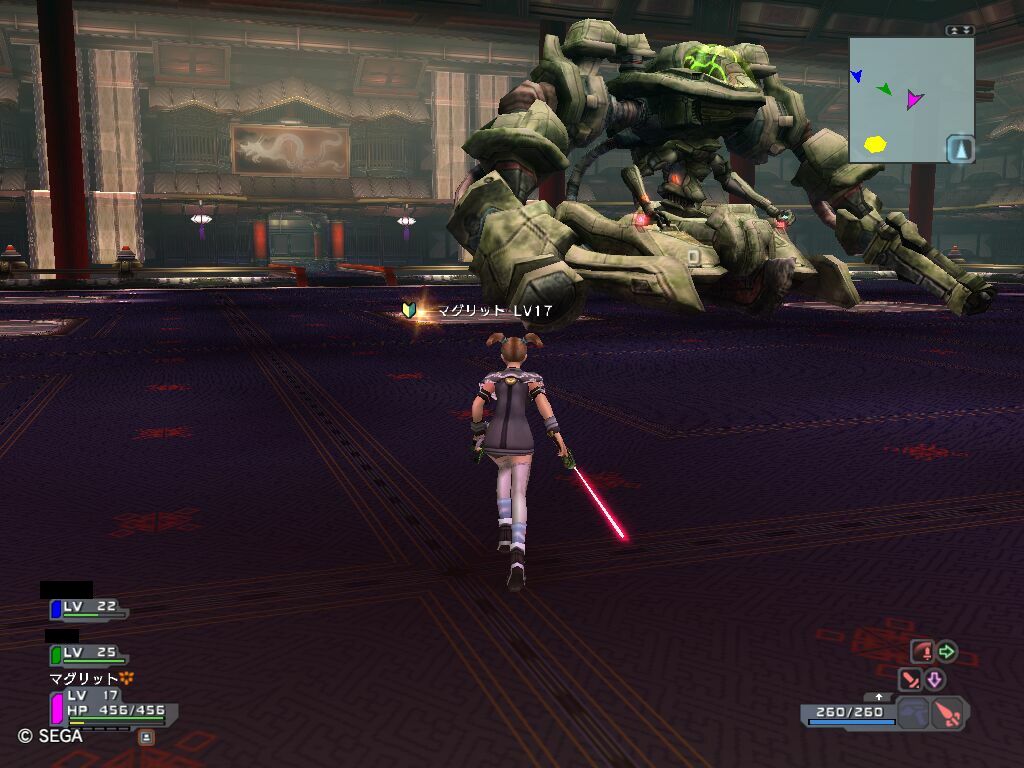Click the dimmed left-hand weapon slot
The width and height of the screenshot is (1024, 768).
912,714
